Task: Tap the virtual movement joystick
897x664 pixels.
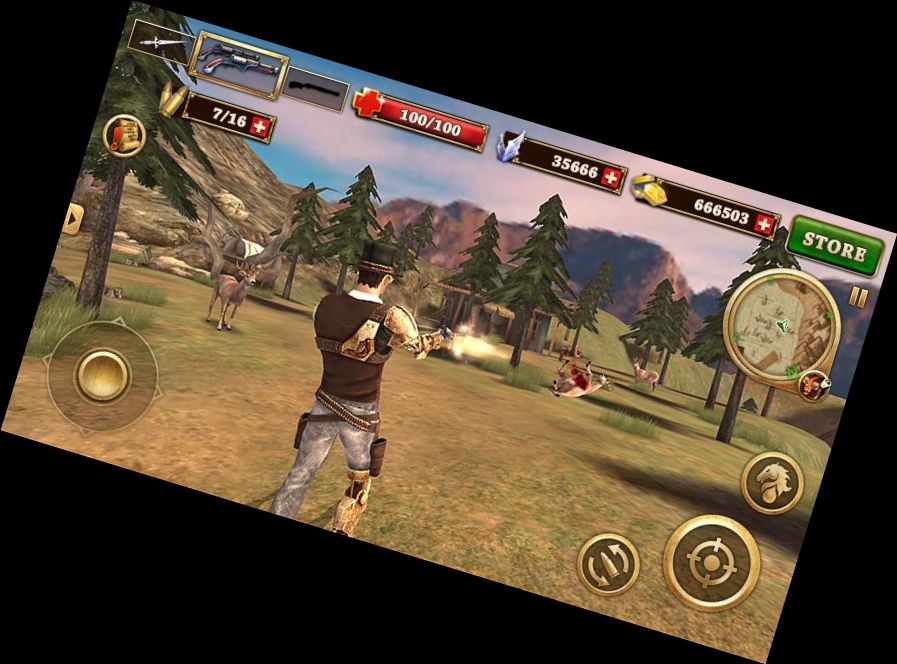Action: click(x=102, y=375)
